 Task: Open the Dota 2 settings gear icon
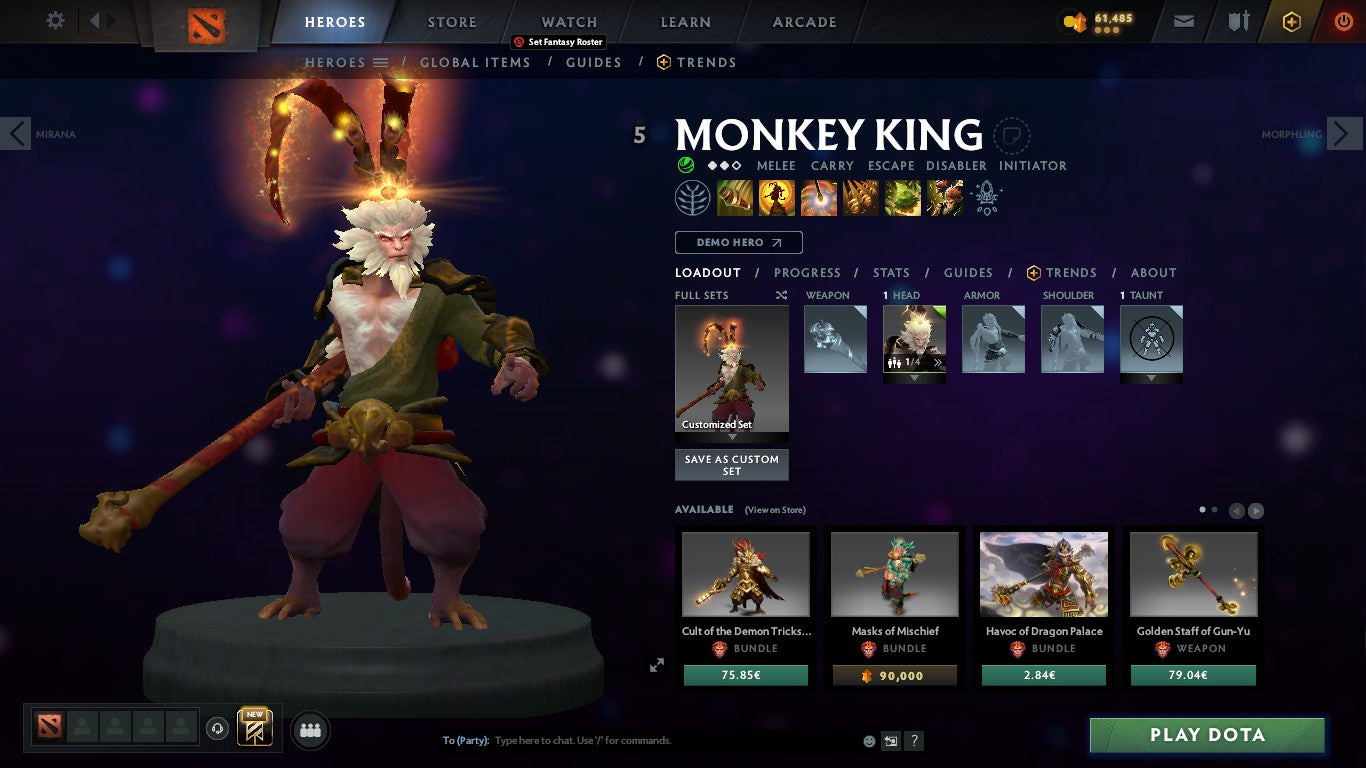55,20
